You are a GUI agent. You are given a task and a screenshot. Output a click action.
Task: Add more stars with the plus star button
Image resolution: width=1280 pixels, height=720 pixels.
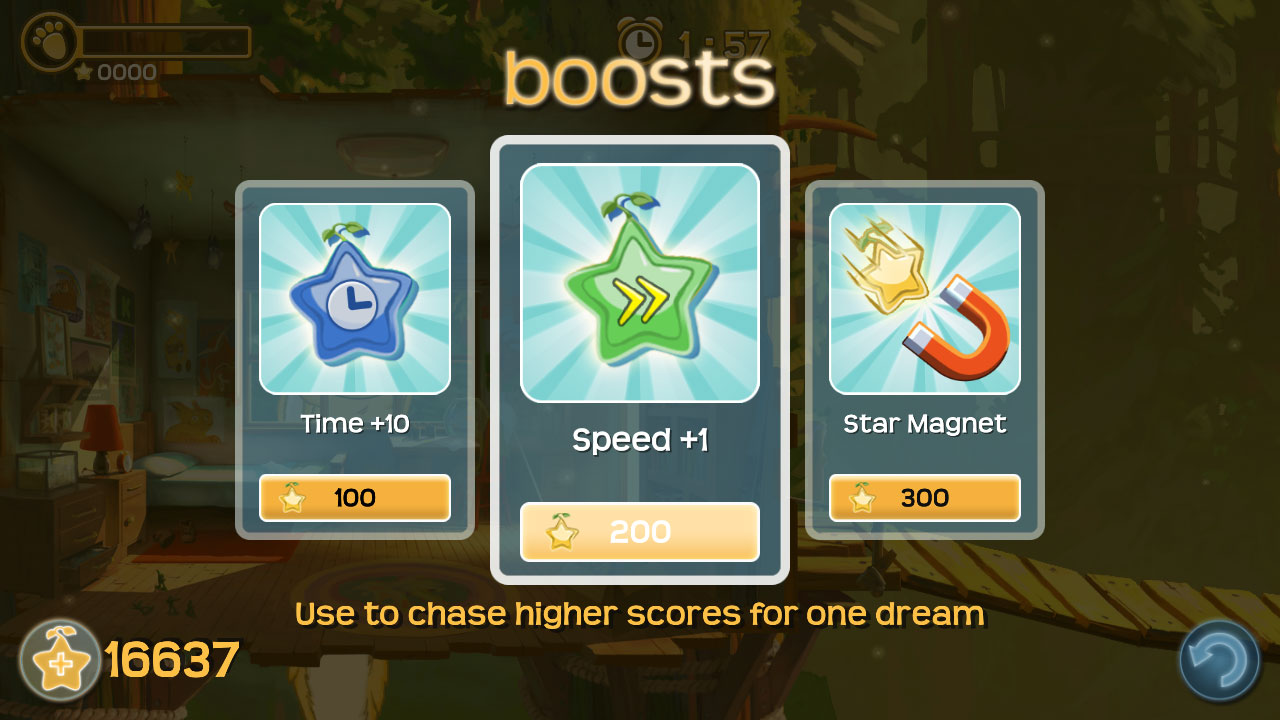[x=59, y=660]
